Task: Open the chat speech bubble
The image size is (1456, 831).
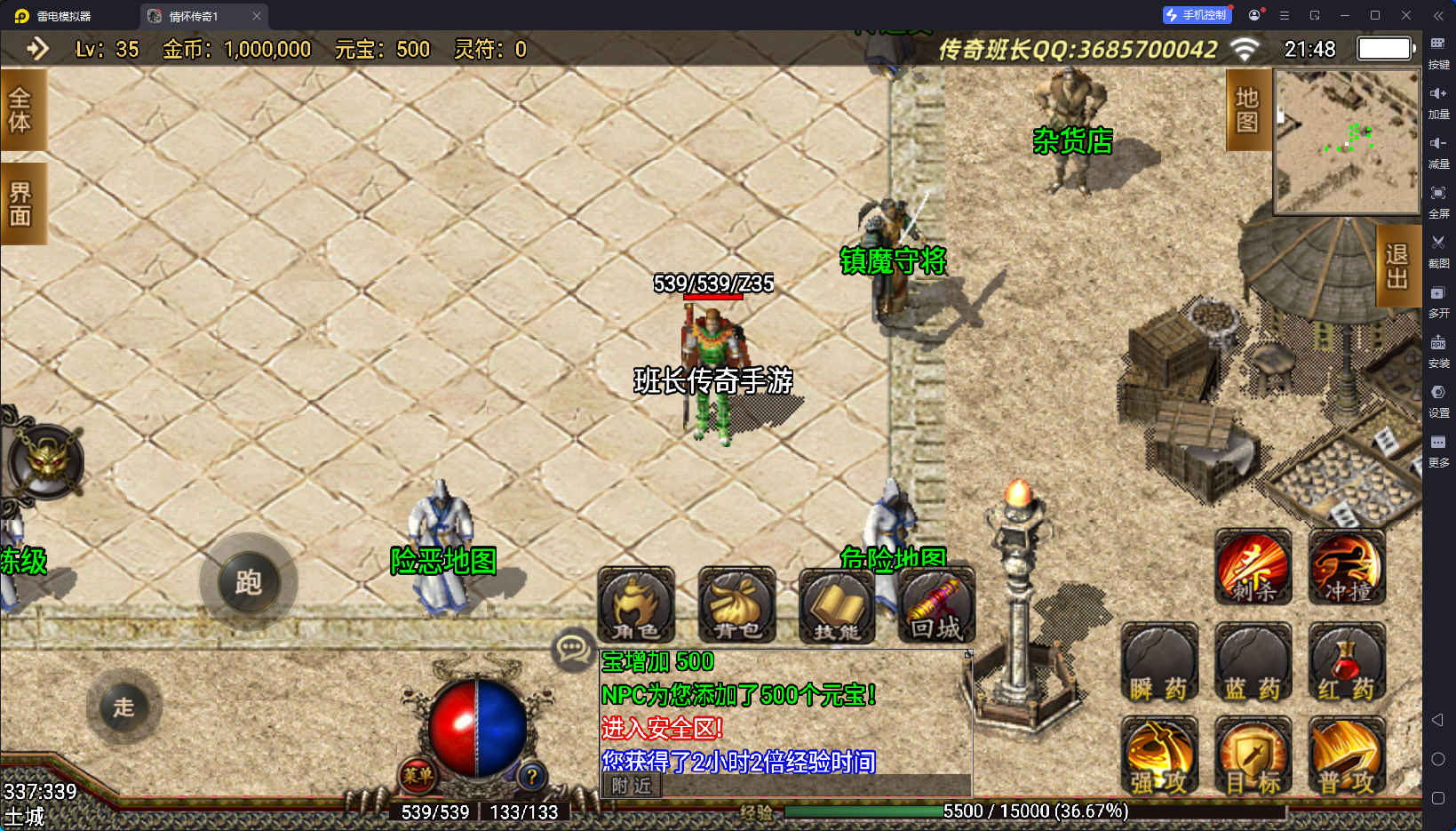Action: (x=572, y=649)
